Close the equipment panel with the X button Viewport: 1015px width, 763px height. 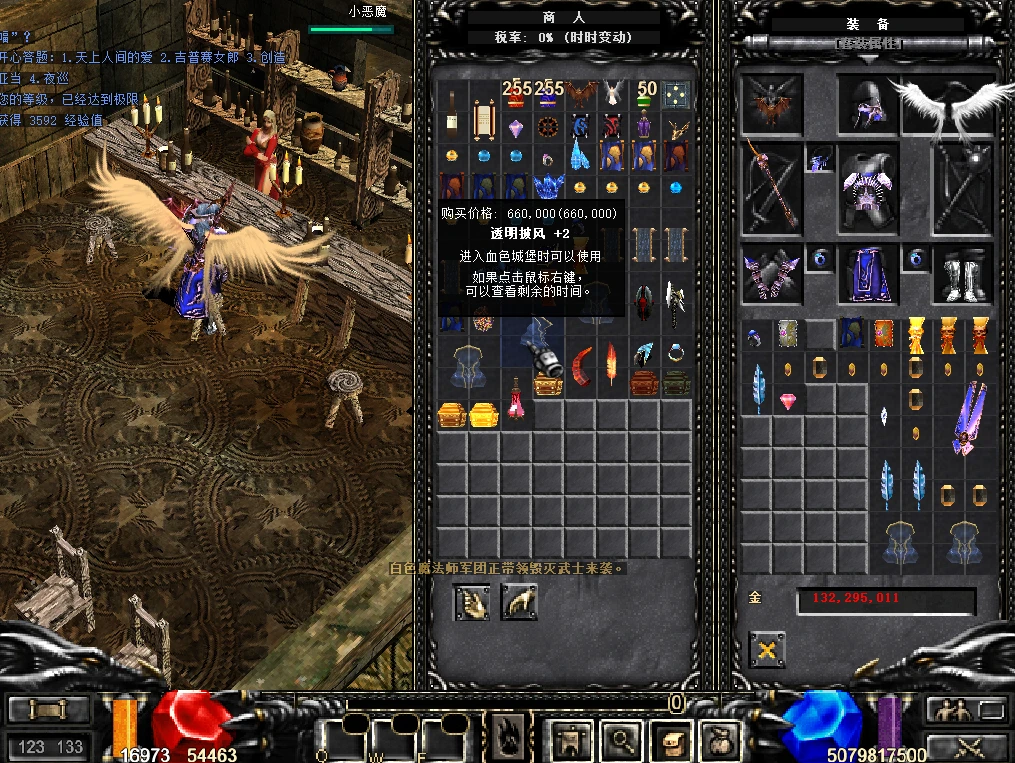click(767, 650)
